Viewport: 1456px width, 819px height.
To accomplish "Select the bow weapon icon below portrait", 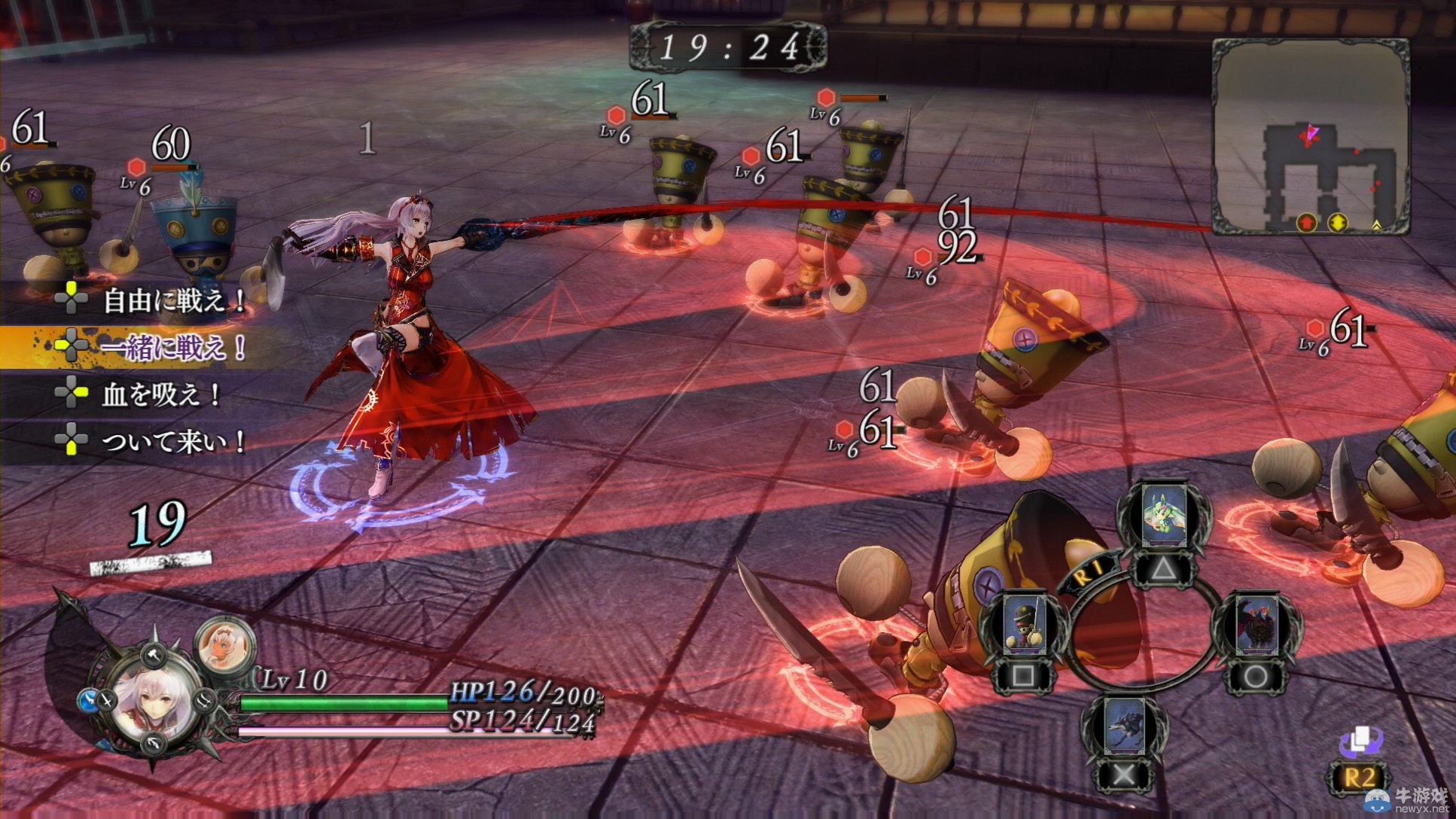I will [x=154, y=744].
